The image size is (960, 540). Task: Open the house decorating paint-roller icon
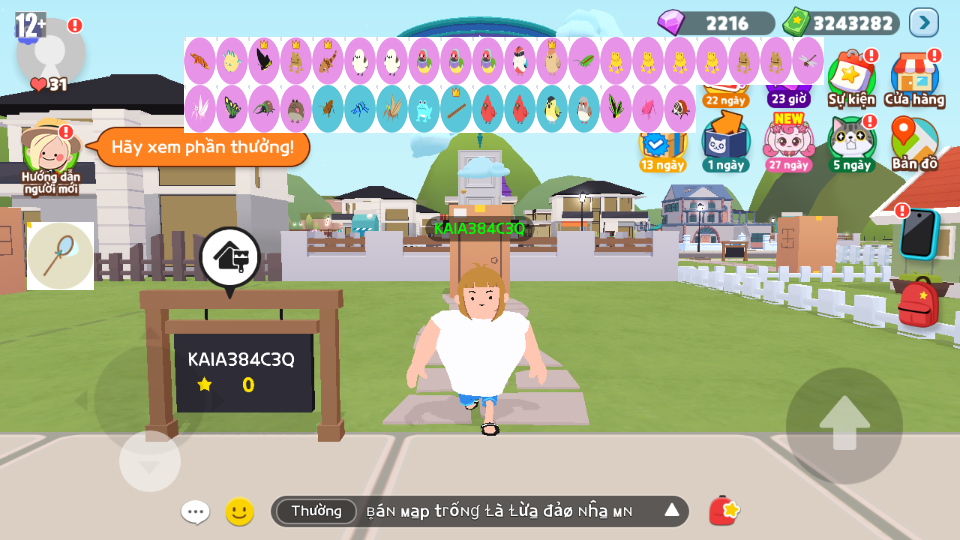pos(230,258)
